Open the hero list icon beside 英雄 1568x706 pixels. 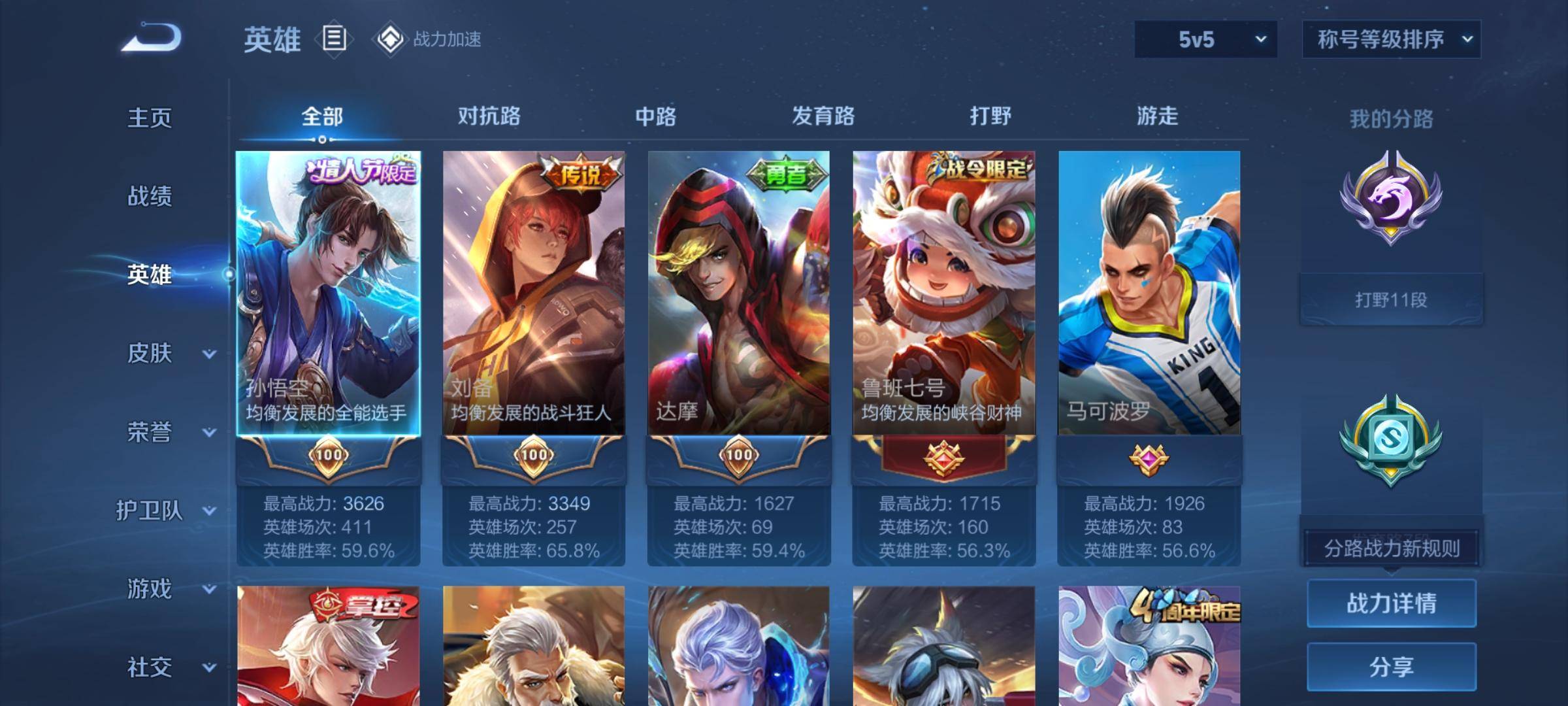pos(334,39)
